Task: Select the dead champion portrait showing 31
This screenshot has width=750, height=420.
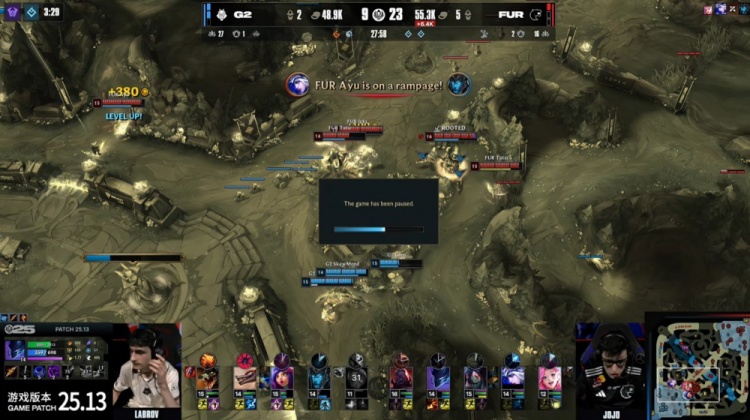Action: click(x=357, y=373)
